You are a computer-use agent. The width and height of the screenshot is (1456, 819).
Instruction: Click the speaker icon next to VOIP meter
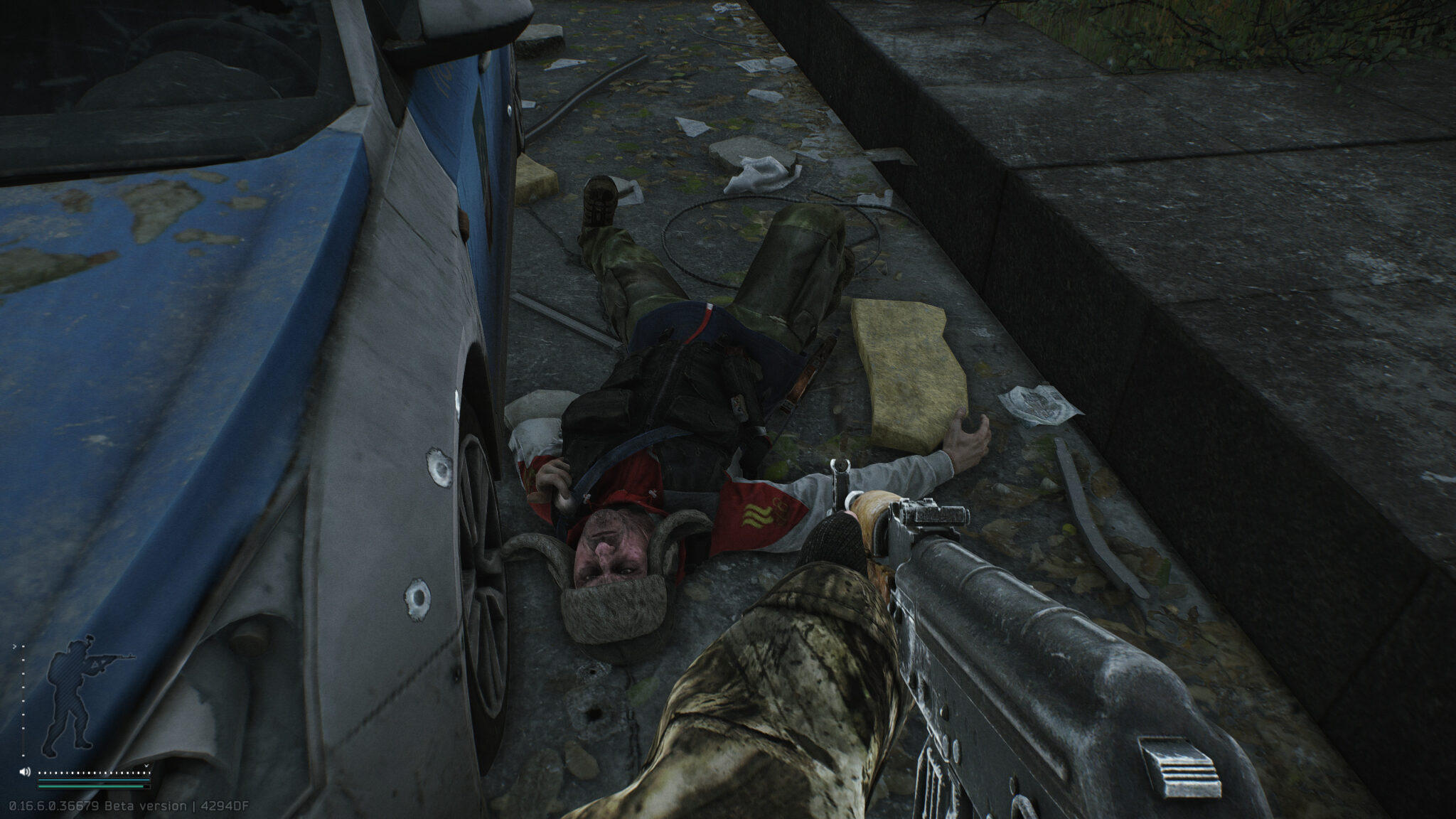pyautogui.click(x=24, y=771)
